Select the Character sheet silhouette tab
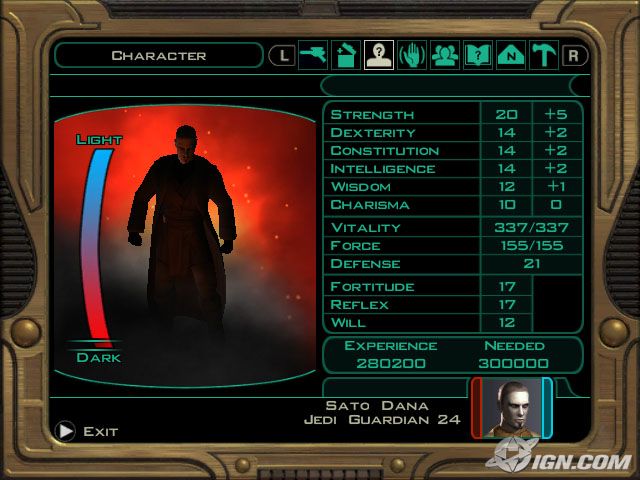Image resolution: width=640 pixels, height=480 pixels. point(379,55)
